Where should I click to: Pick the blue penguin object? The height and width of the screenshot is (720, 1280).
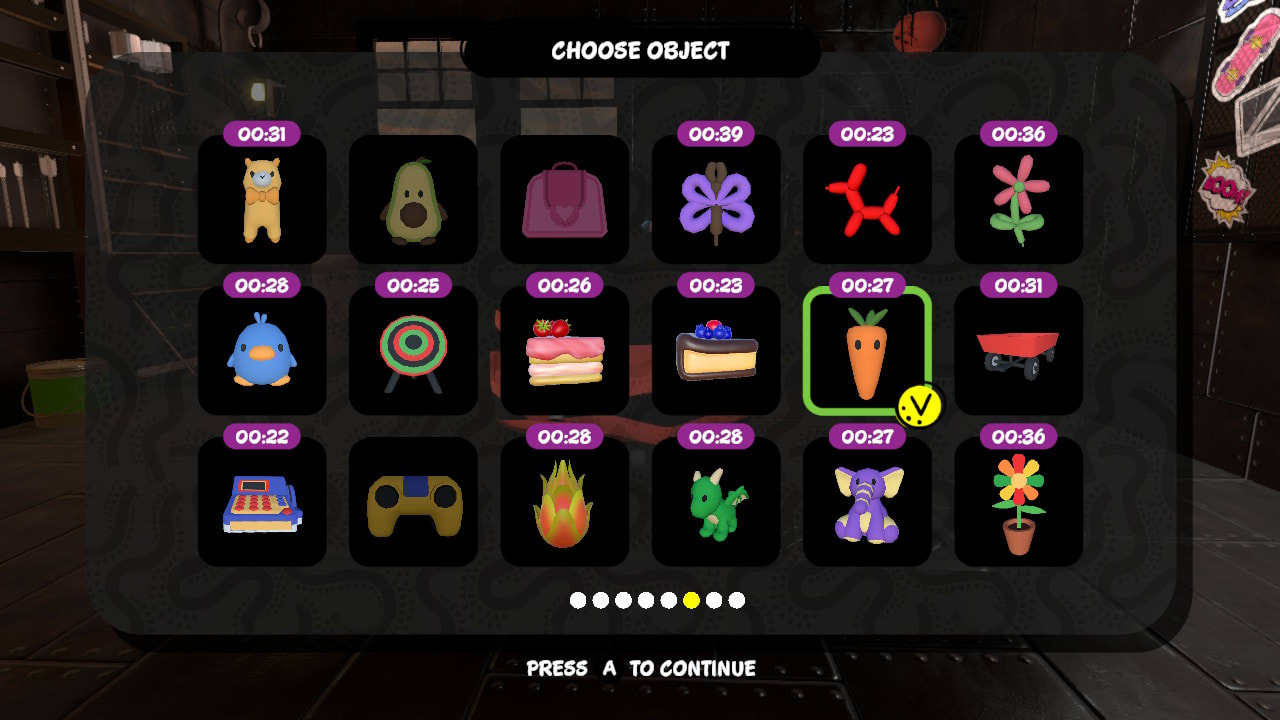pos(261,352)
